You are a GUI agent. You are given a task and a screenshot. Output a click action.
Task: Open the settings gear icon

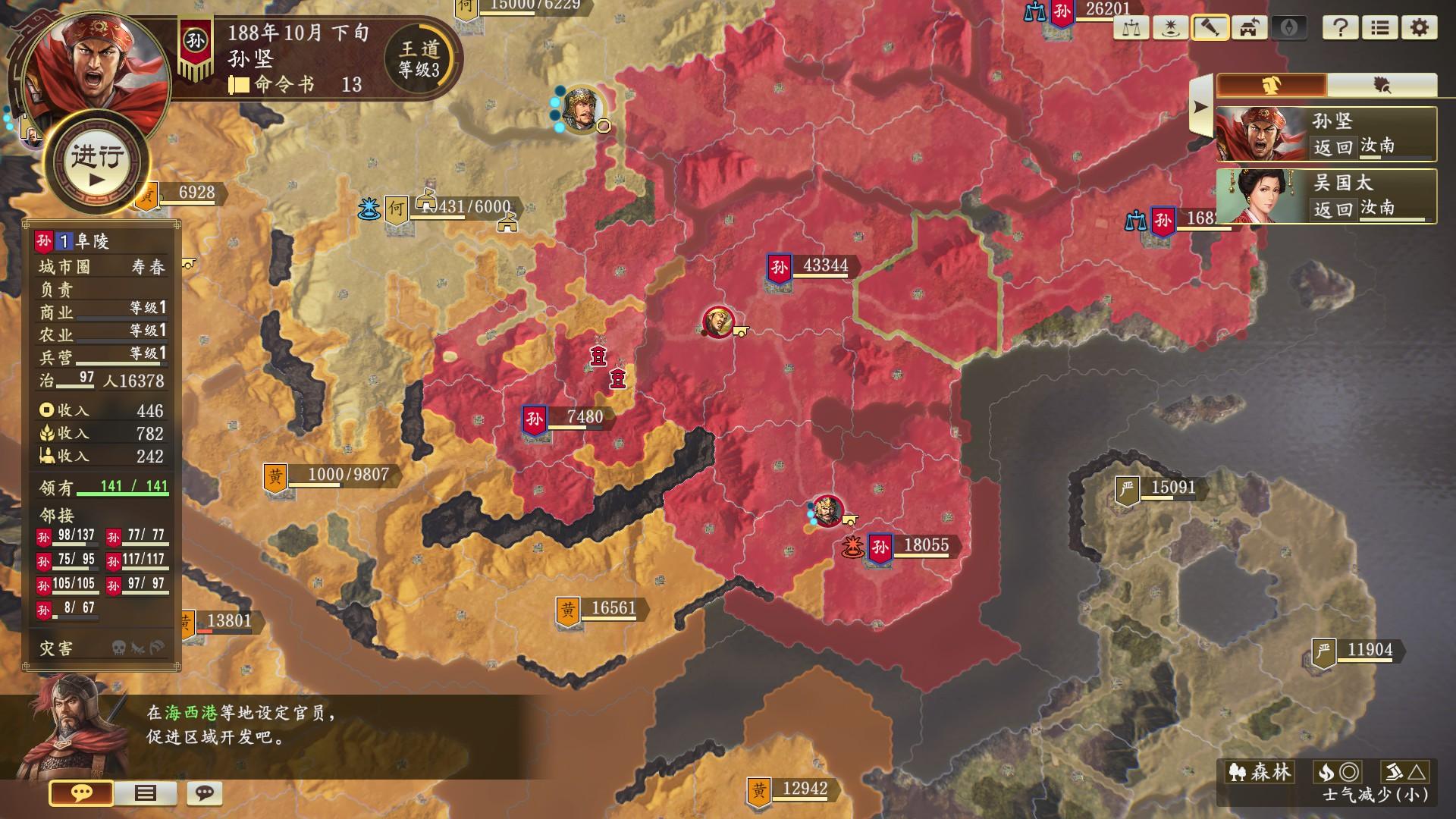click(1420, 28)
